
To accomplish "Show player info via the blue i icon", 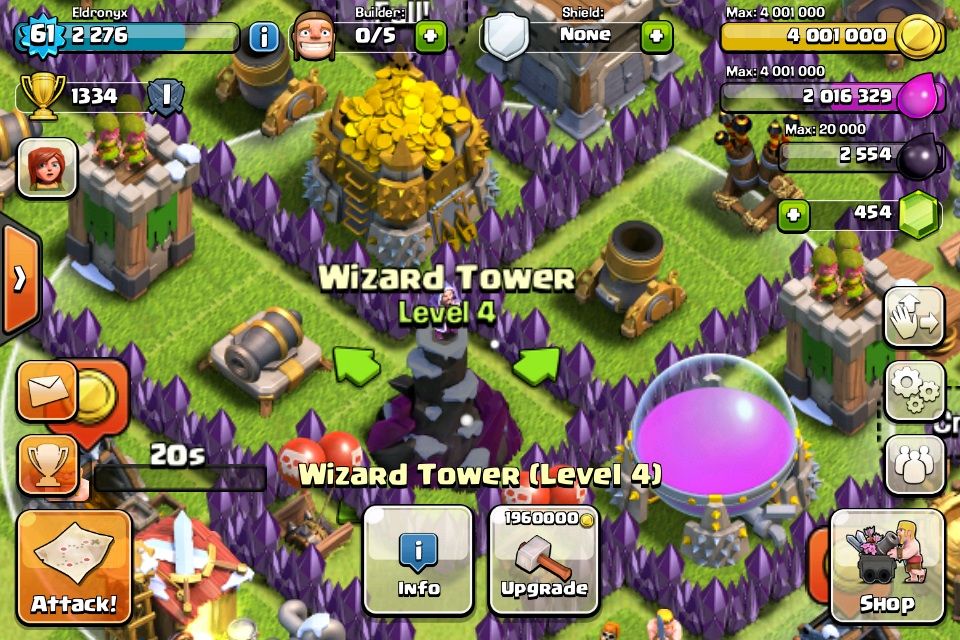I will pos(264,38).
